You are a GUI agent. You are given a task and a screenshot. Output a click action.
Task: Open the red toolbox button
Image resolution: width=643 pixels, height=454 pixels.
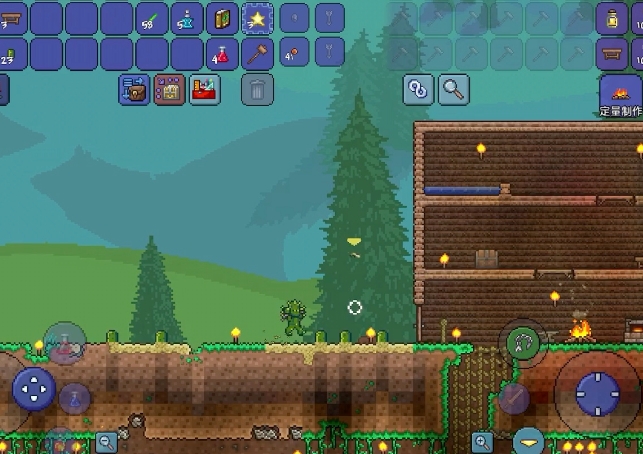pos(204,90)
